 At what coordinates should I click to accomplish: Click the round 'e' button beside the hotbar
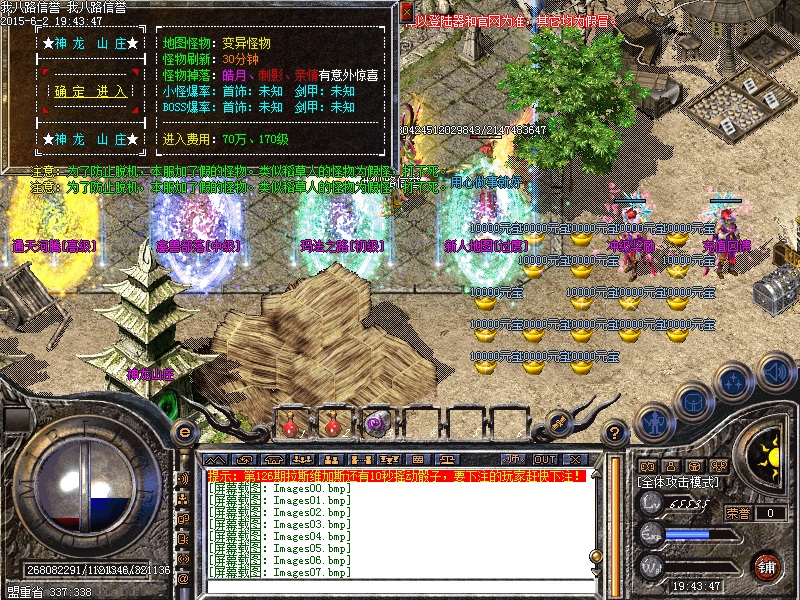pyautogui.click(x=184, y=431)
